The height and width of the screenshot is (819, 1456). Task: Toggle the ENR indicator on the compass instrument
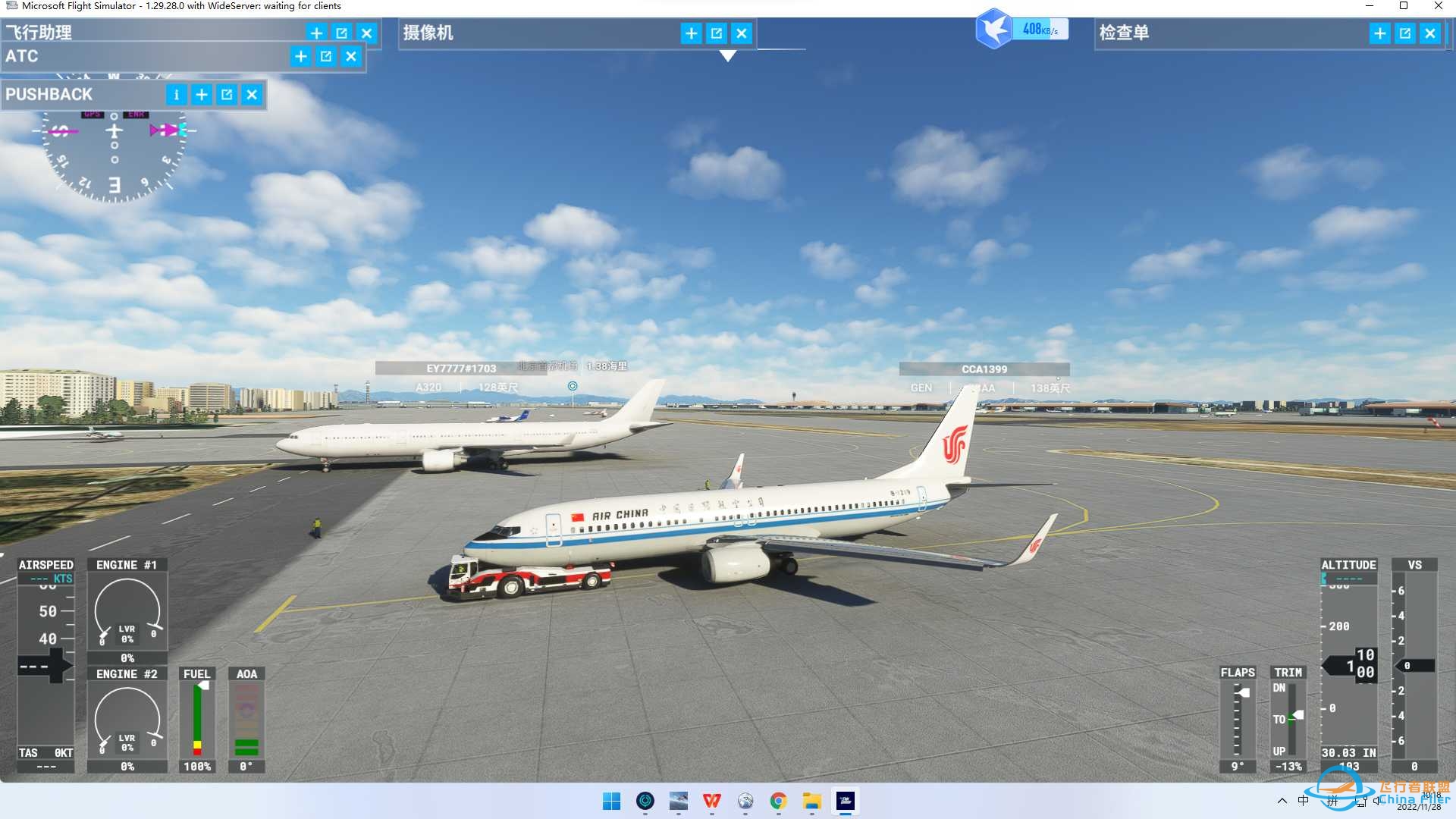(134, 114)
